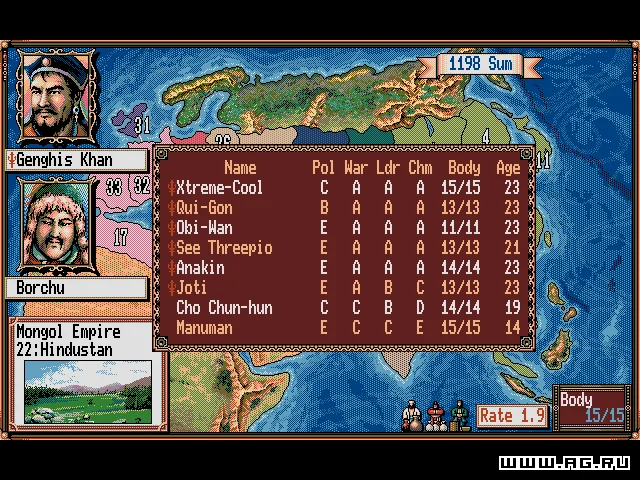Select Xtreme-Cool from the character list

click(x=219, y=188)
